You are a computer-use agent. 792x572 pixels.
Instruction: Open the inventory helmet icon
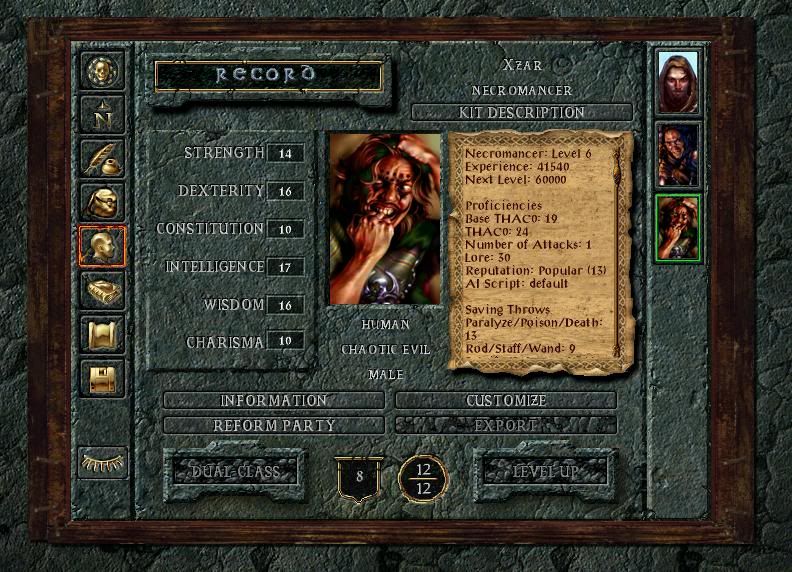102,203
